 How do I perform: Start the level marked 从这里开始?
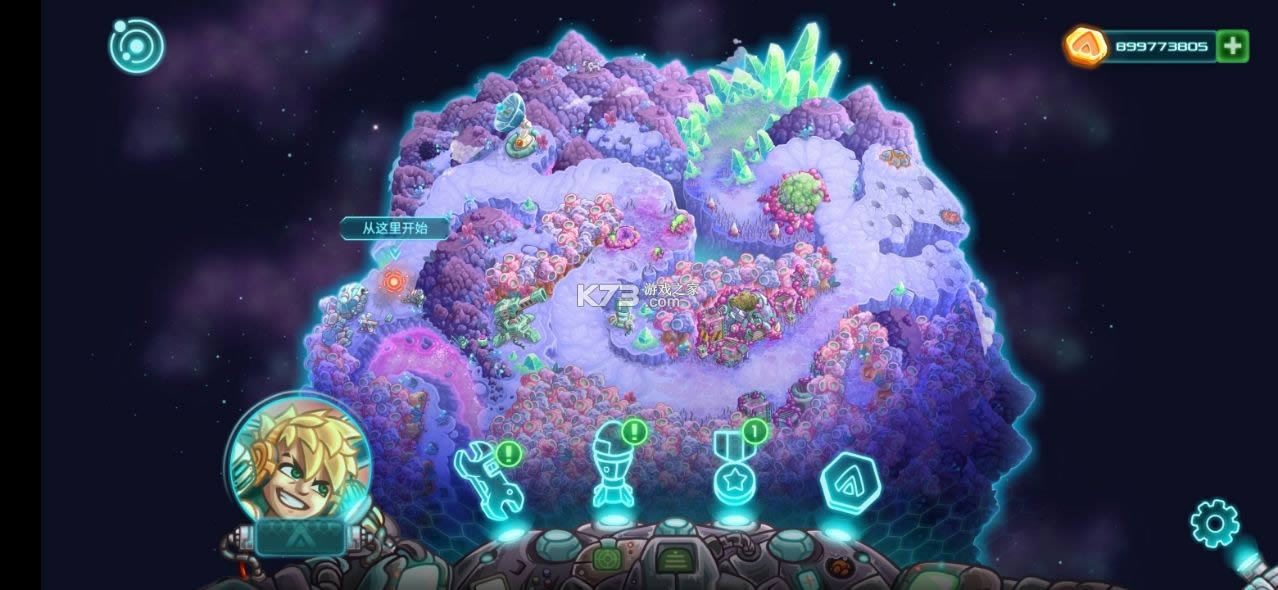395,283
